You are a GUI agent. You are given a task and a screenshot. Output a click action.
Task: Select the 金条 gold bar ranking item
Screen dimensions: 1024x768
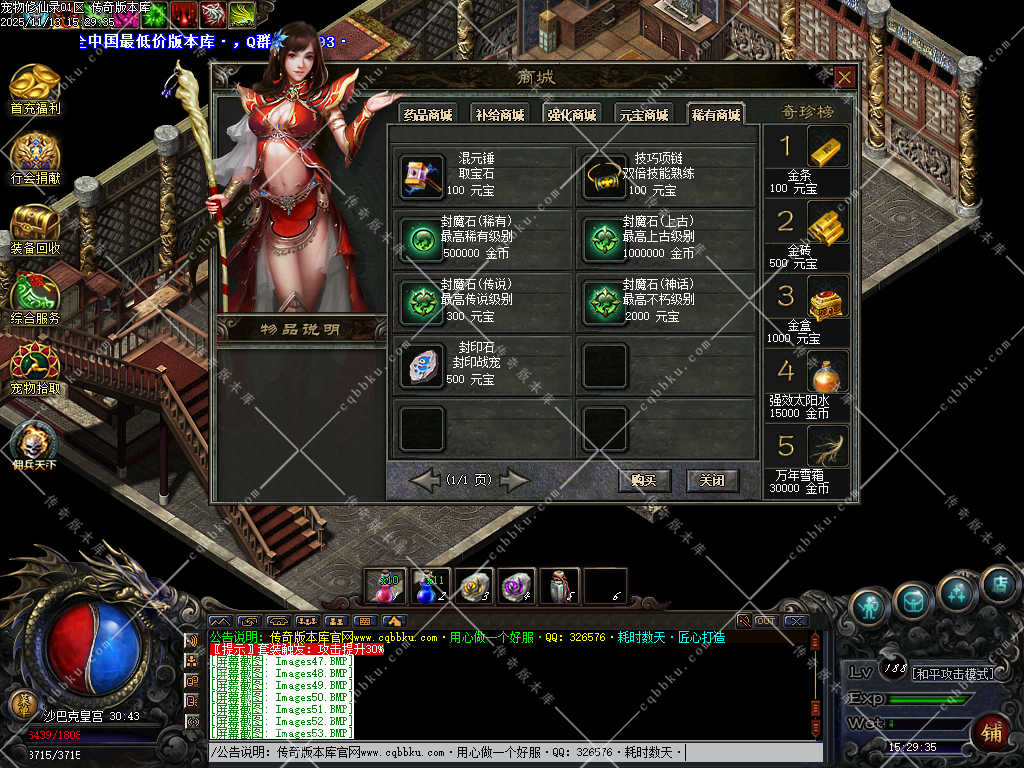point(827,147)
